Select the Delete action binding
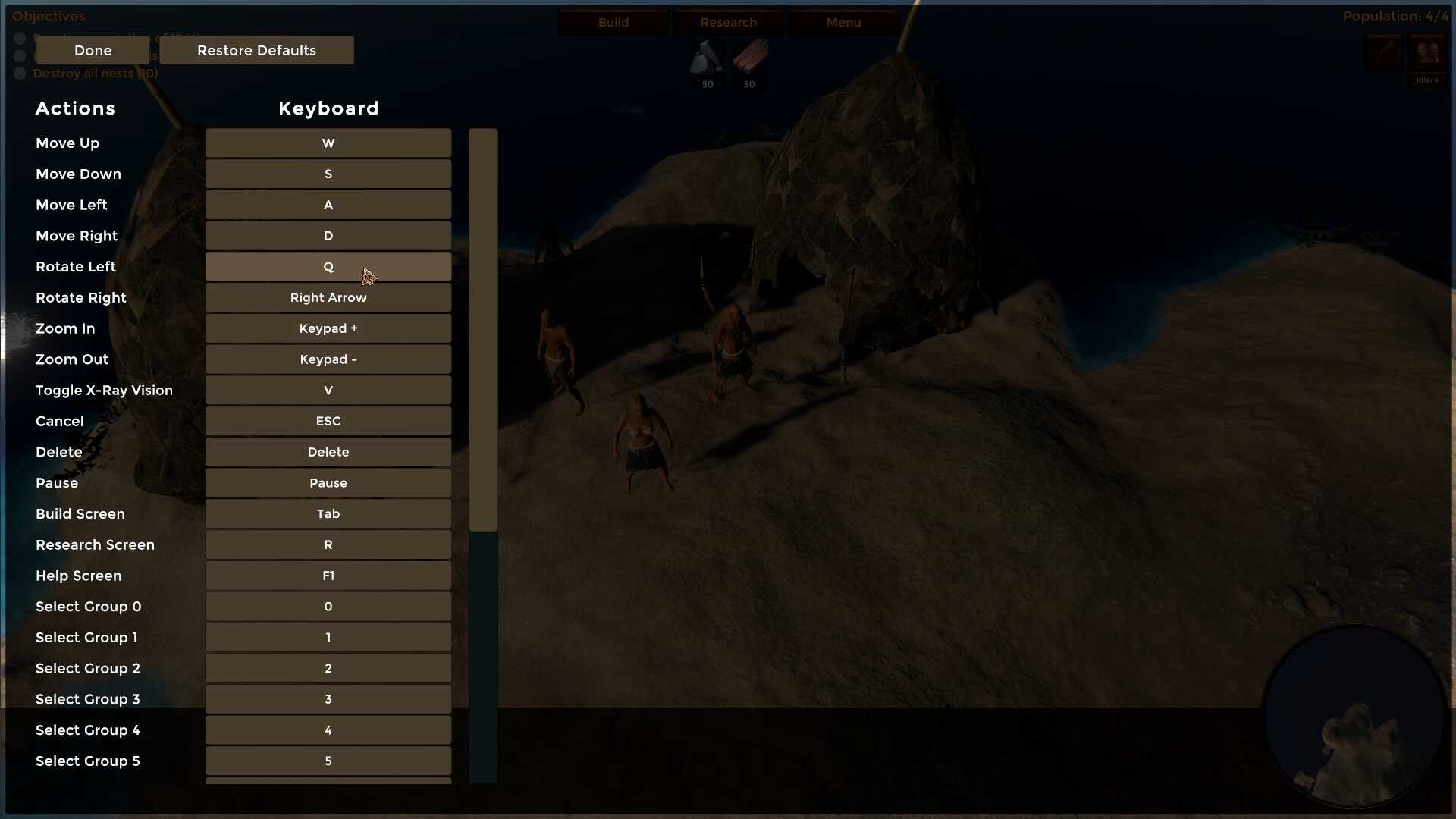 [x=328, y=452]
